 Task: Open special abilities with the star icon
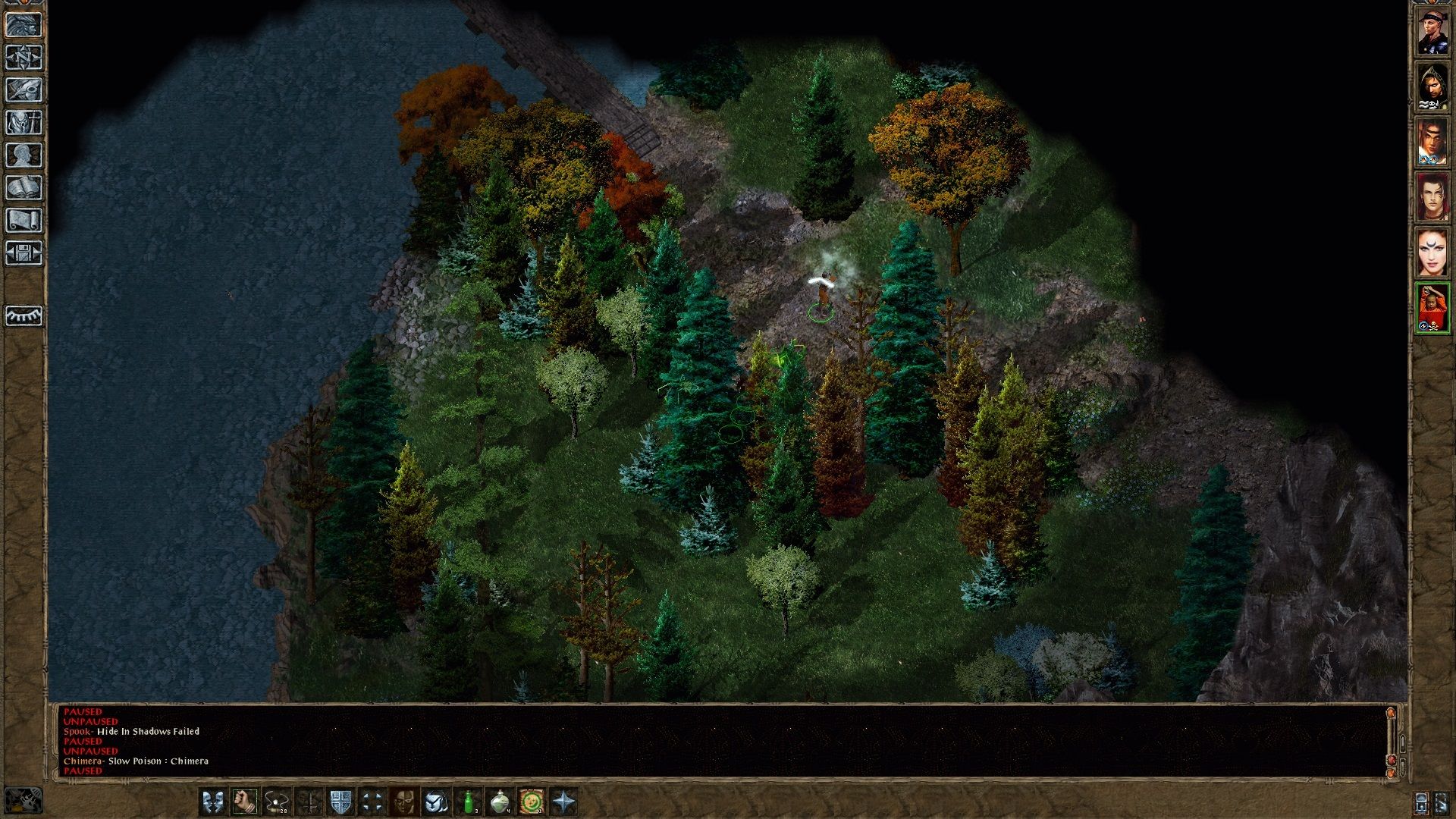point(565,802)
